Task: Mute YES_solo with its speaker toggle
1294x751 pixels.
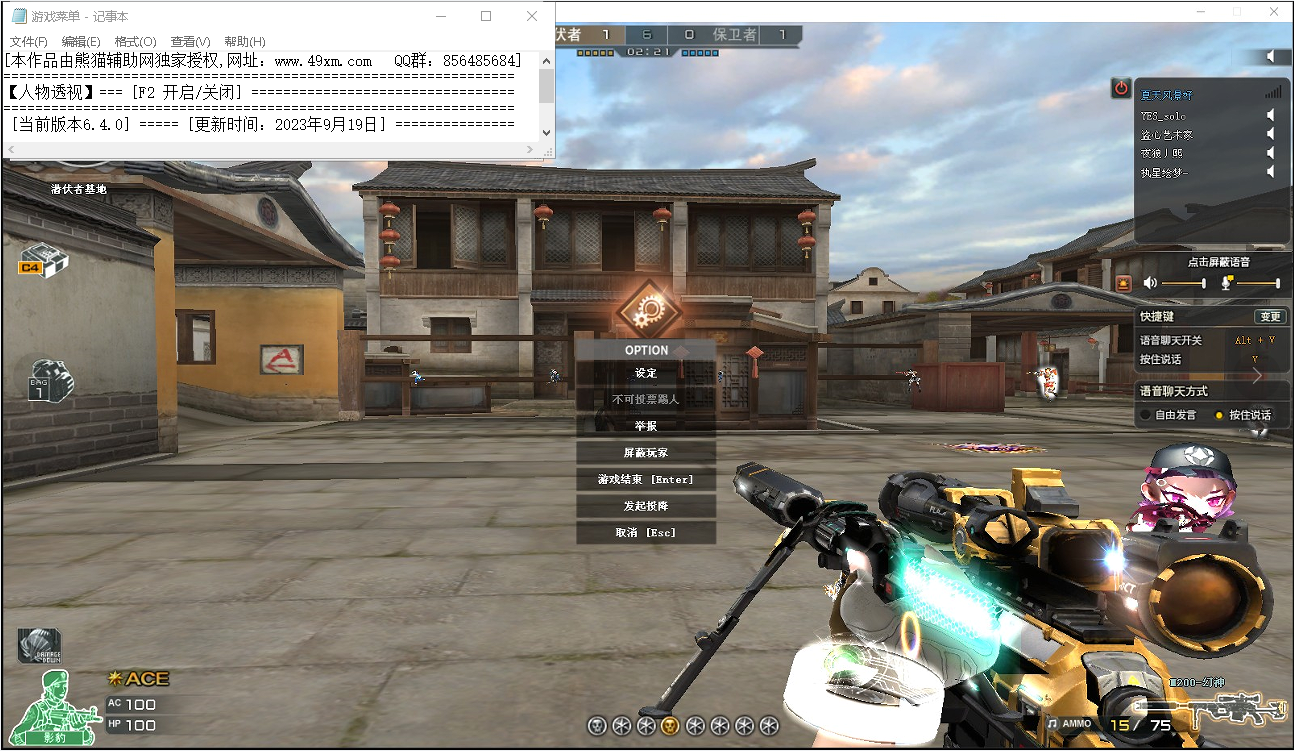Action: [x=1270, y=116]
